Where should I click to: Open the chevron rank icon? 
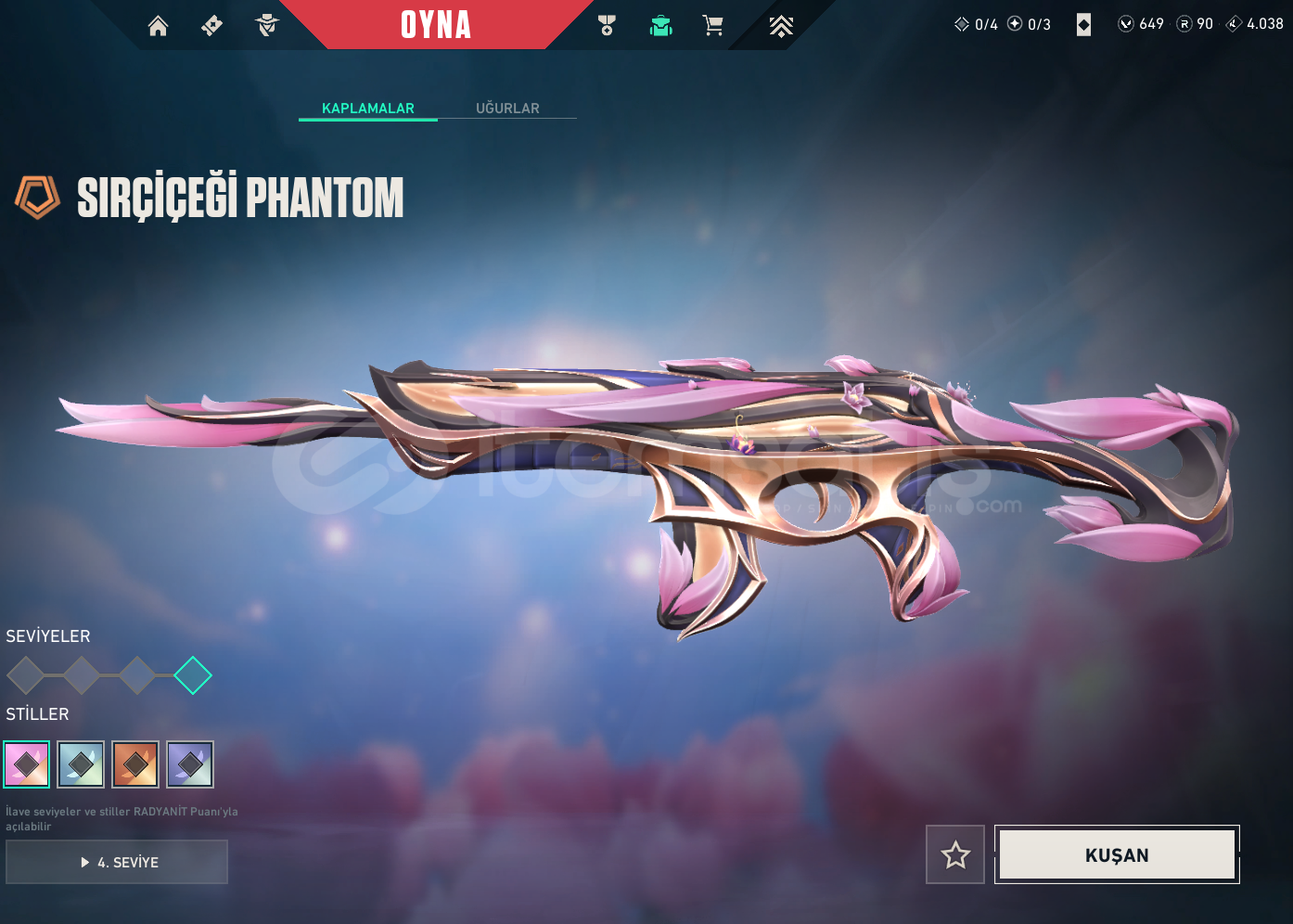pos(781,26)
